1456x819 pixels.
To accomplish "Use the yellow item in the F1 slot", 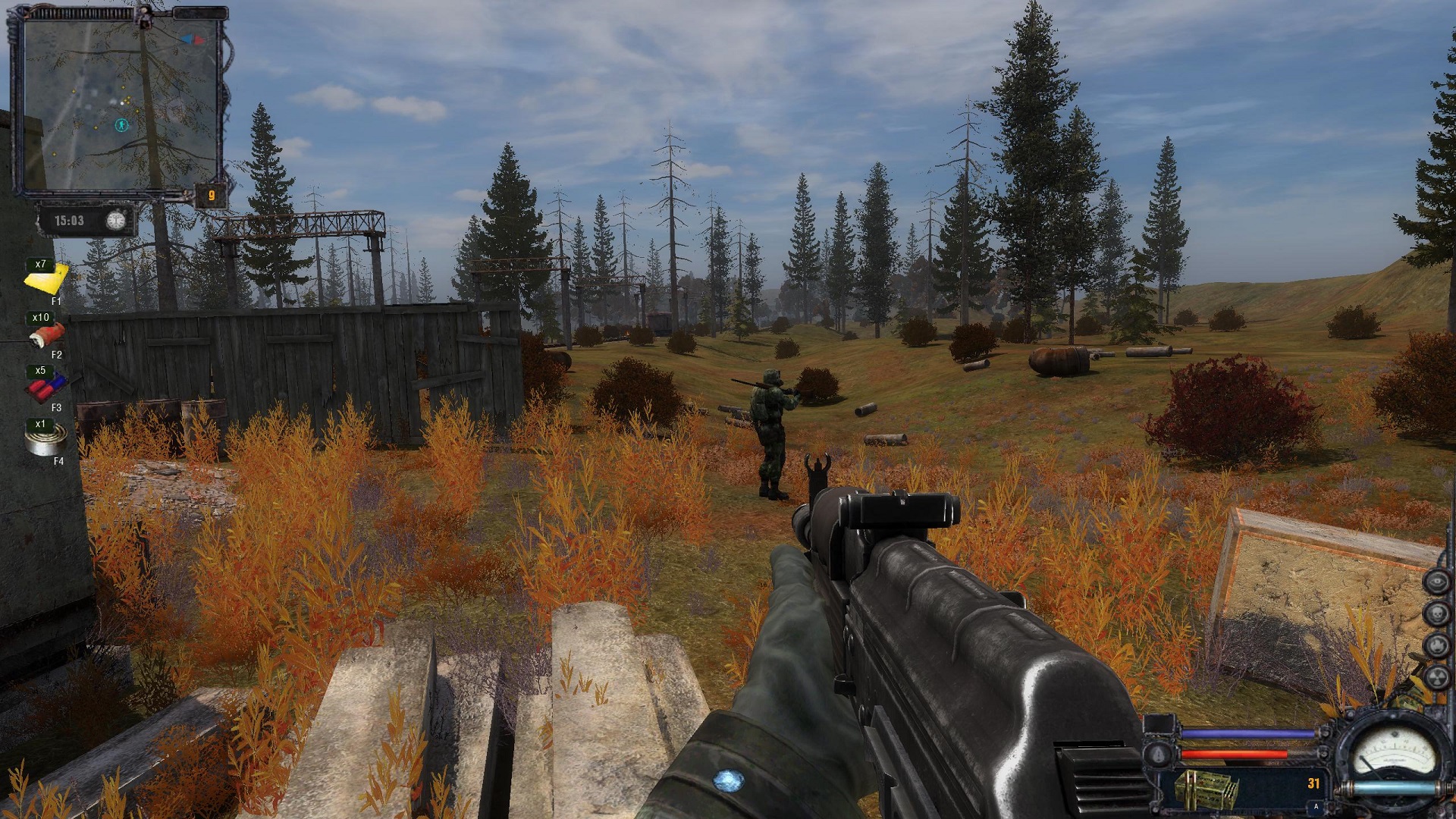I will pyautogui.click(x=47, y=281).
